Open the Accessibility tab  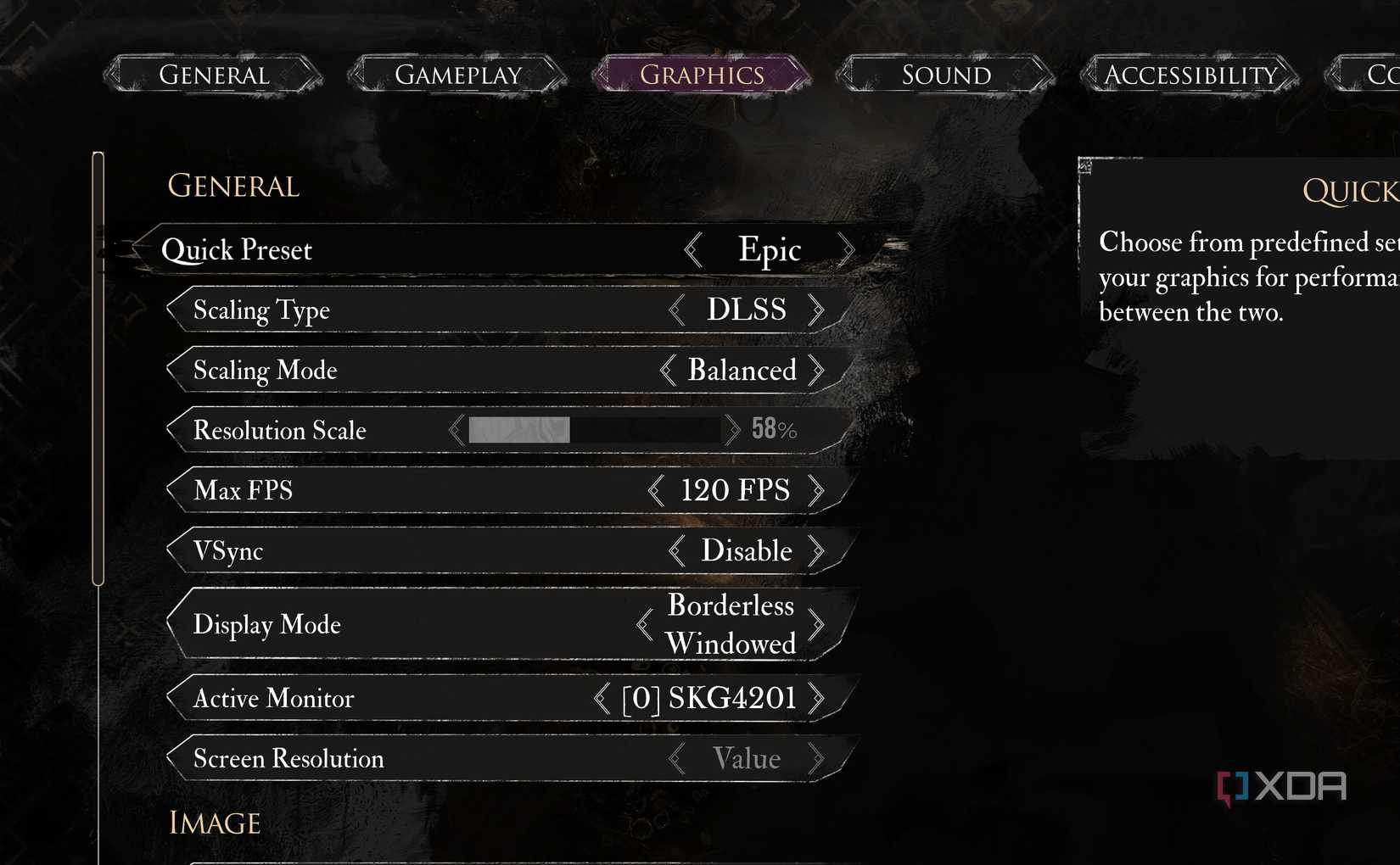click(x=1190, y=75)
